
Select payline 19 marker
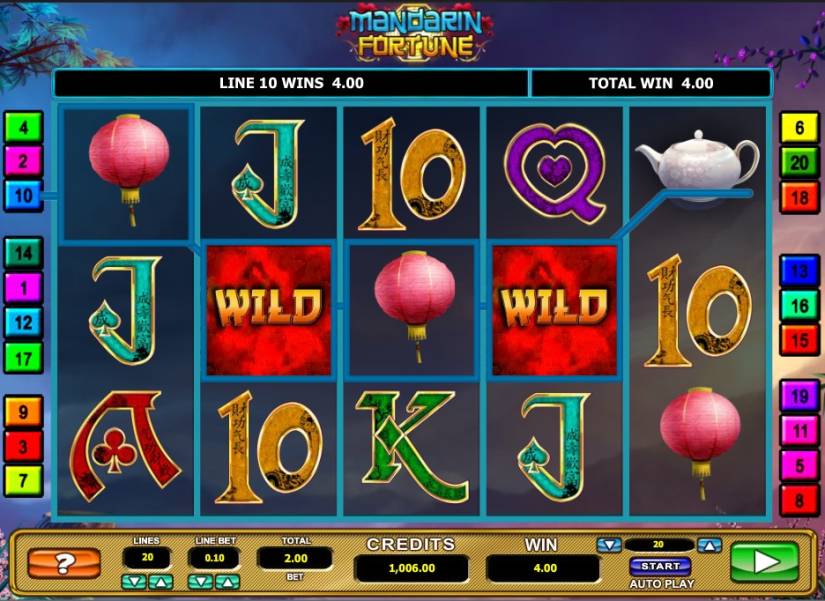pyautogui.click(x=800, y=397)
